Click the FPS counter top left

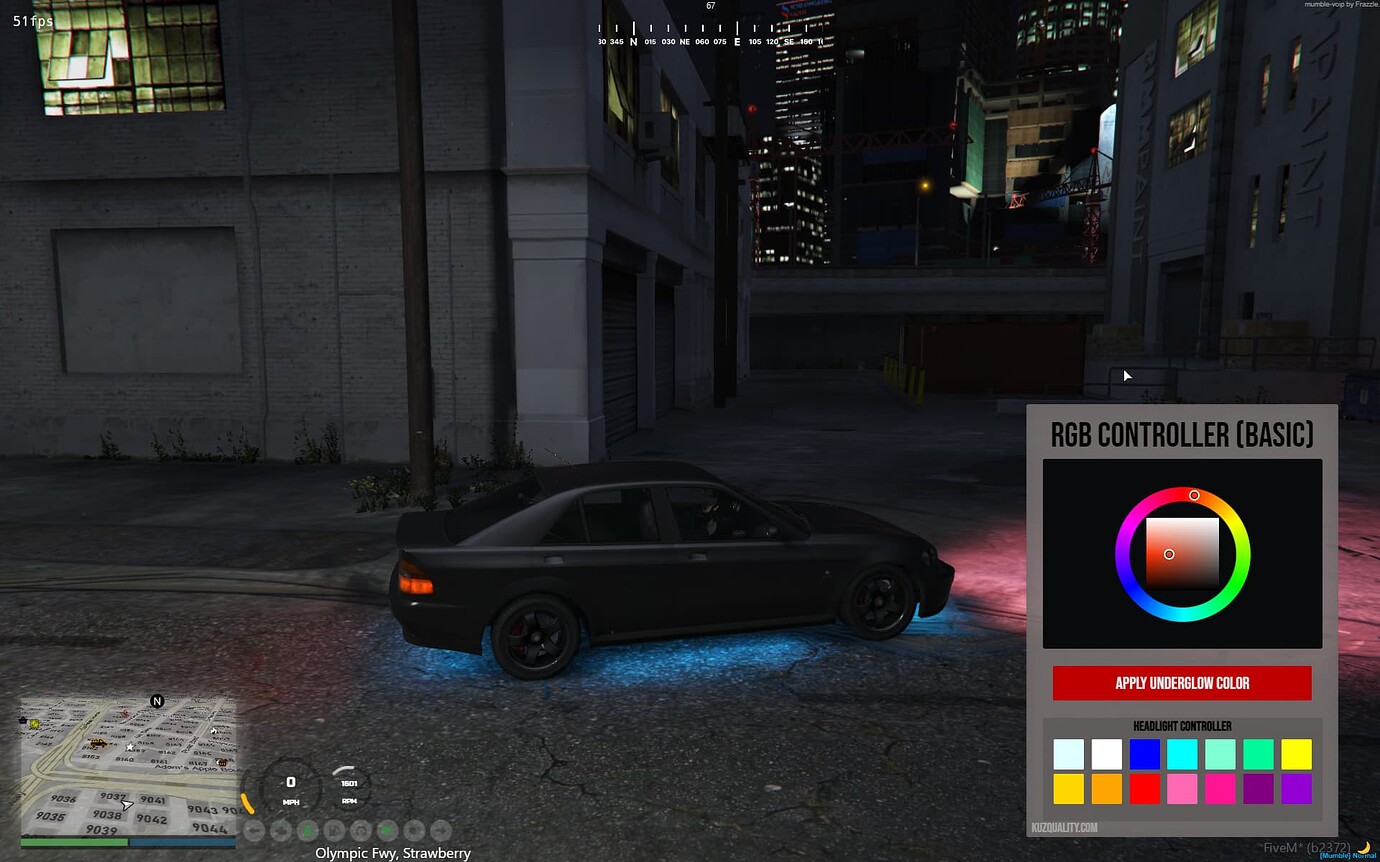click(30, 21)
